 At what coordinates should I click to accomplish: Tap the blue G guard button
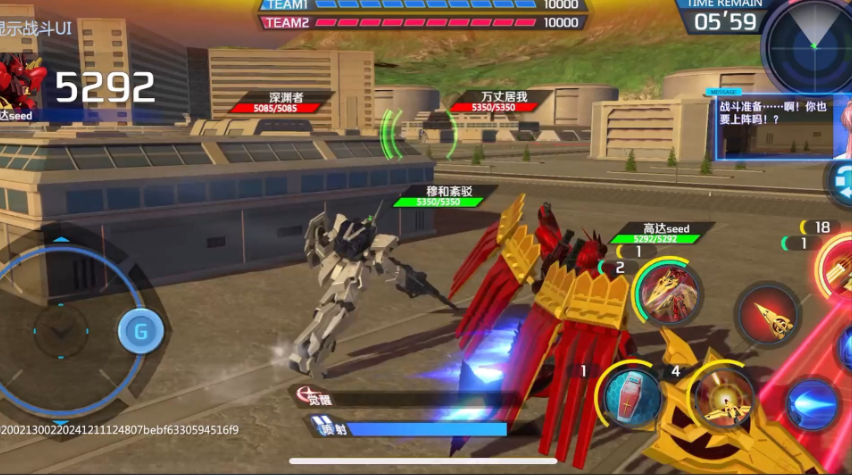(x=141, y=331)
